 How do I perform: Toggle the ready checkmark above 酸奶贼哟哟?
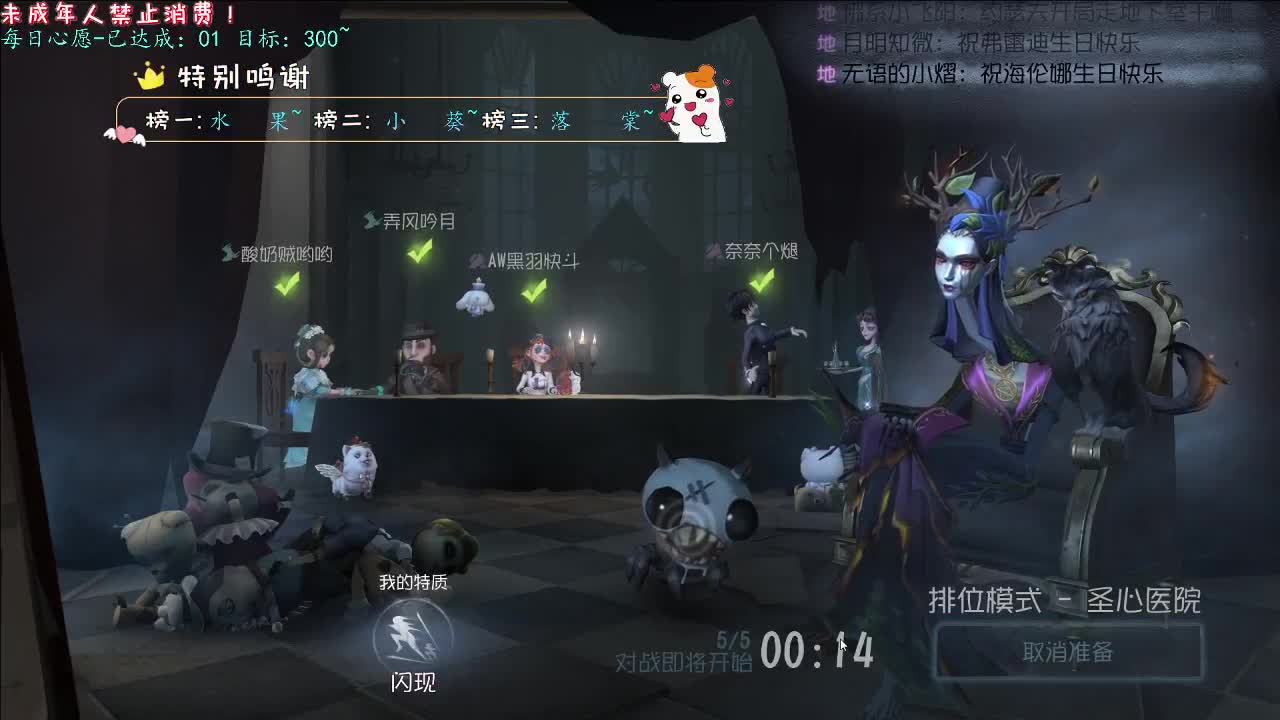(288, 285)
